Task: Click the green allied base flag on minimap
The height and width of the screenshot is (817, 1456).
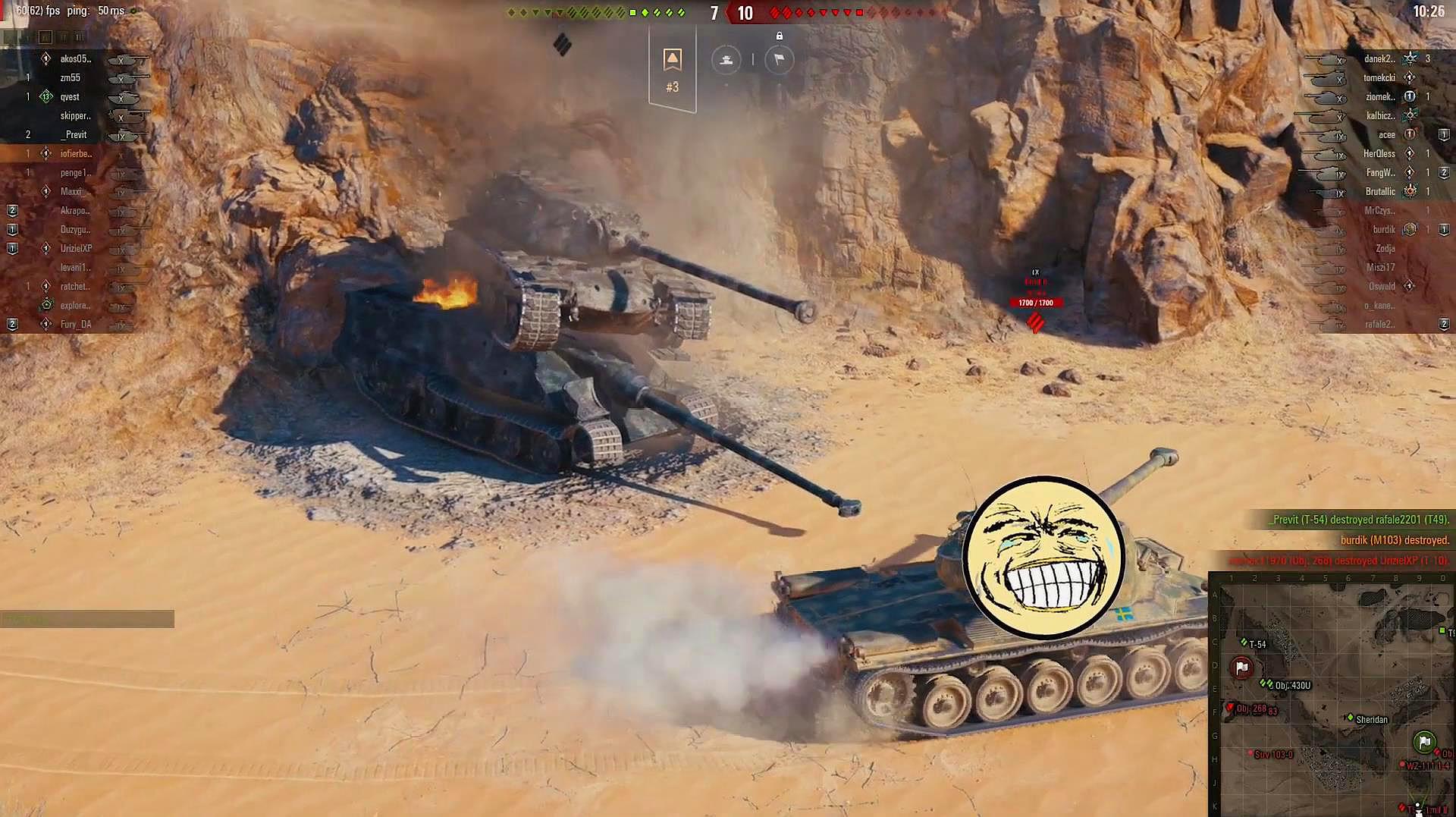Action: [1424, 741]
